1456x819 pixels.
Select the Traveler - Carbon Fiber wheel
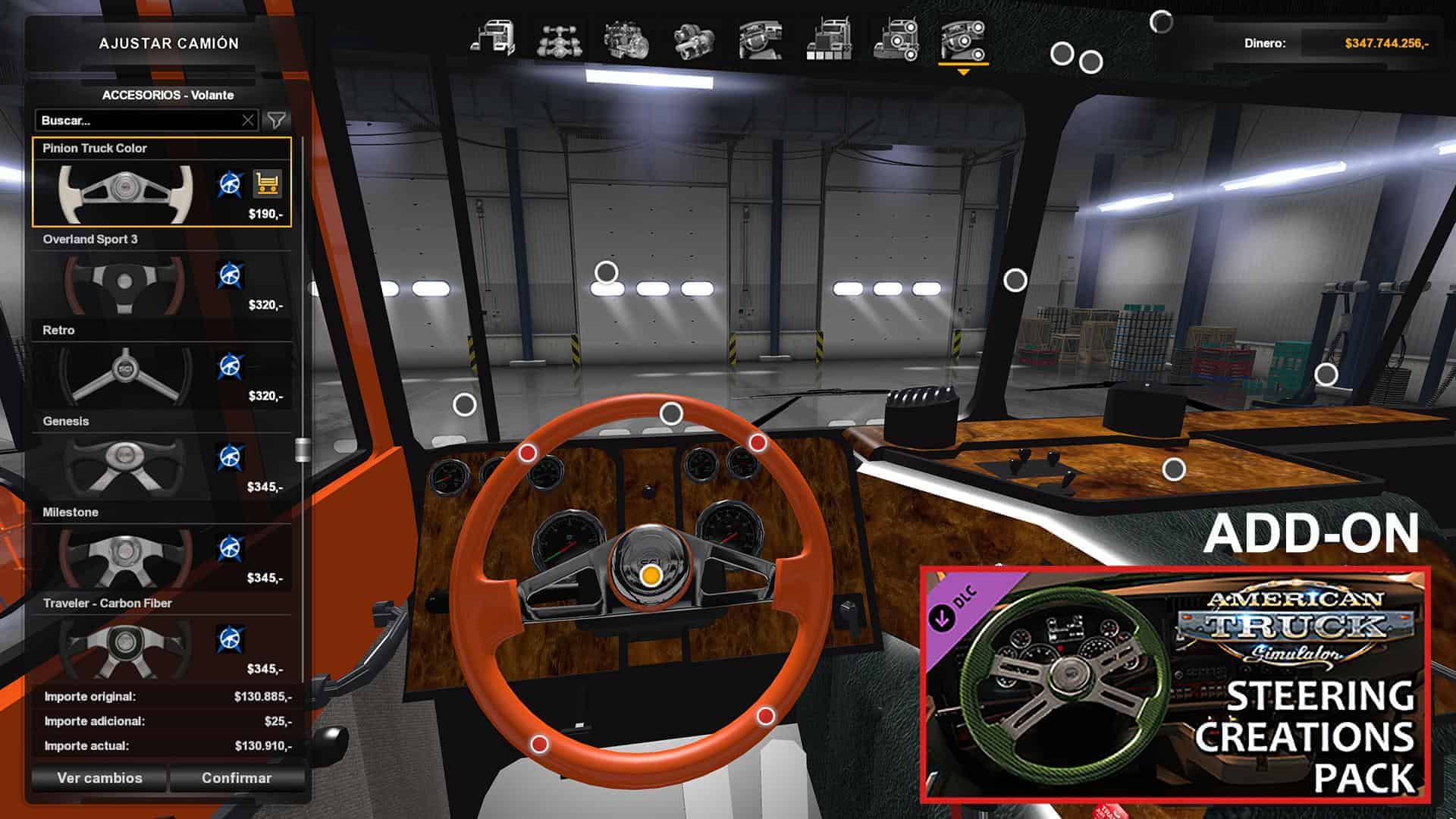point(124,646)
